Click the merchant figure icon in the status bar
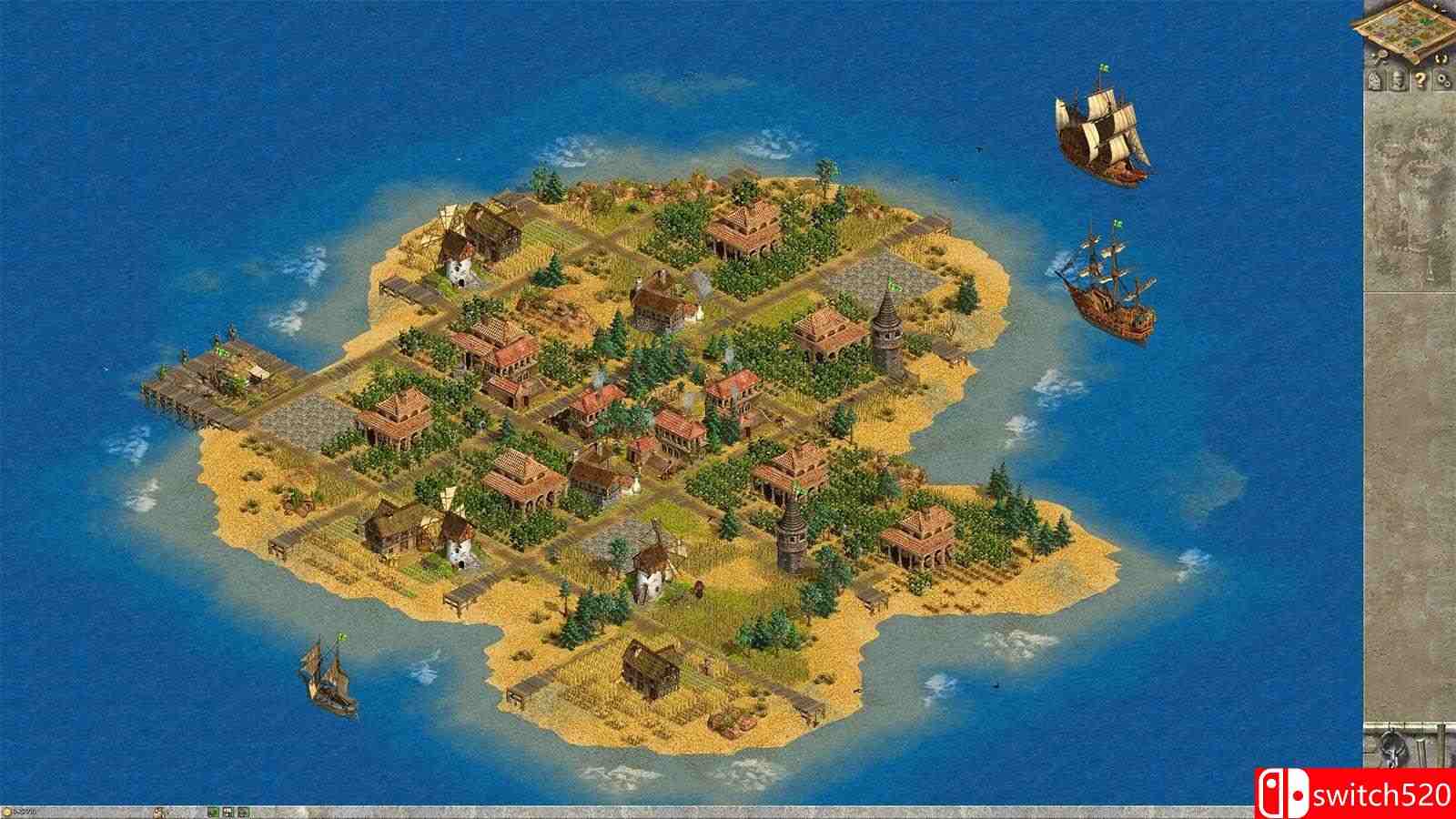 [x=157, y=811]
